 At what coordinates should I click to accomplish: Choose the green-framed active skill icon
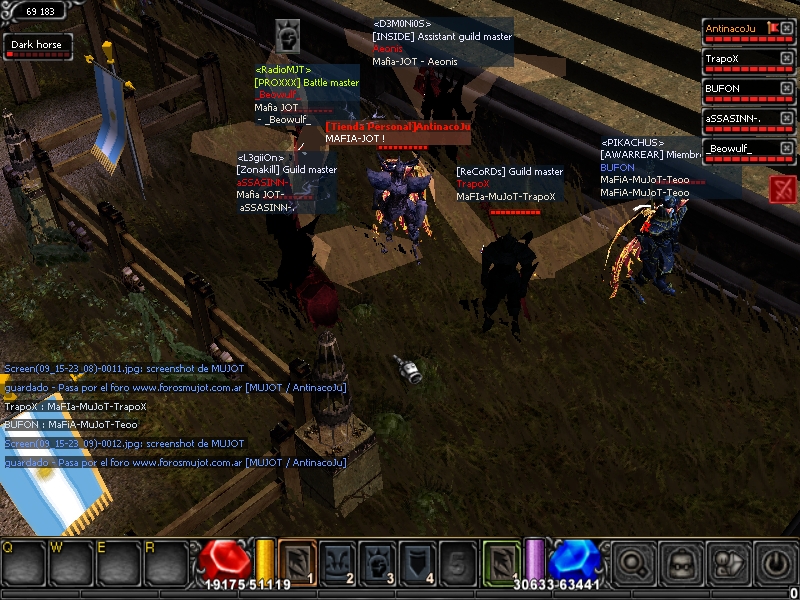coord(501,561)
